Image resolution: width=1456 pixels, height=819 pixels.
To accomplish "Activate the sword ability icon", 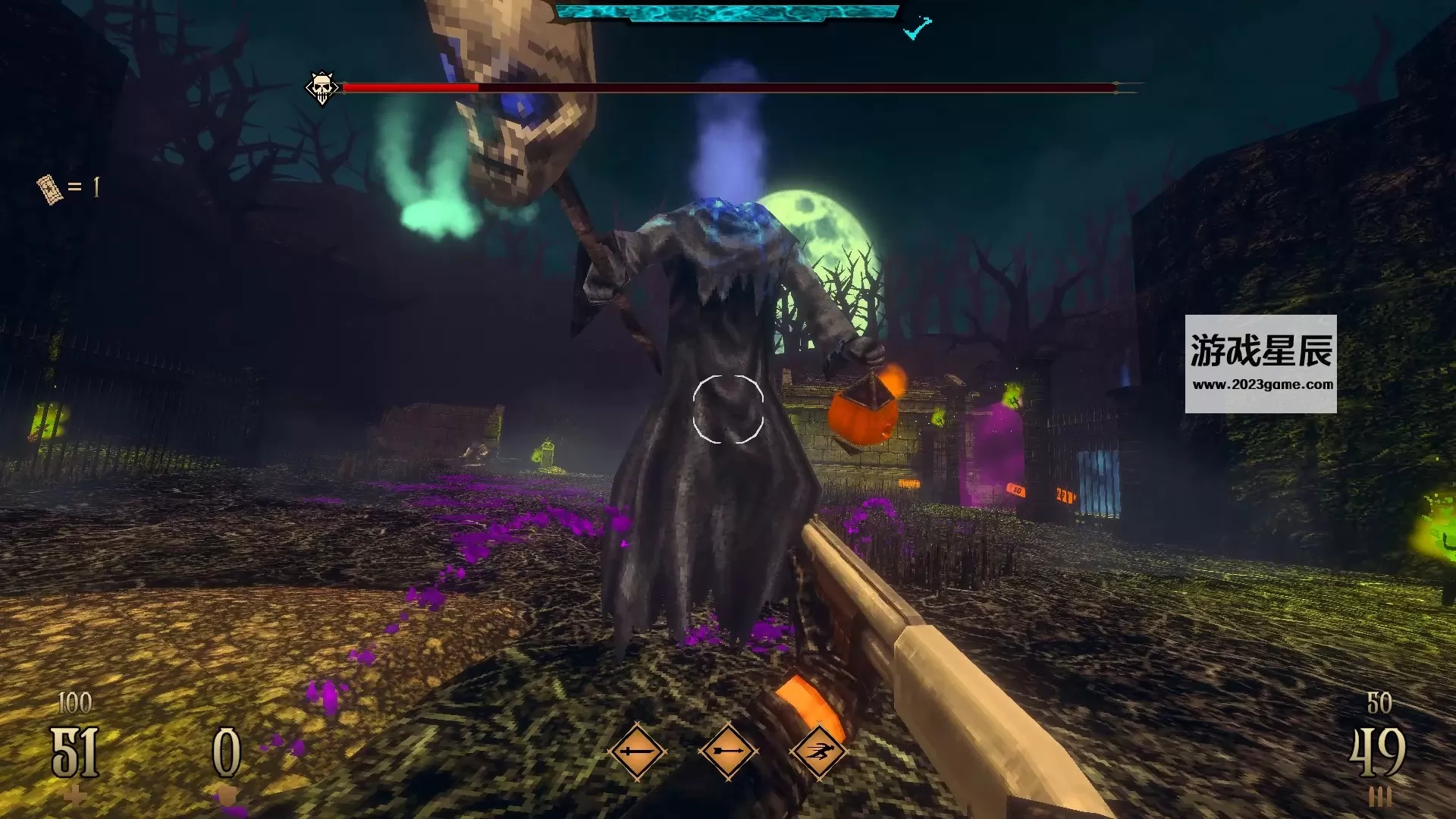I will point(636,752).
